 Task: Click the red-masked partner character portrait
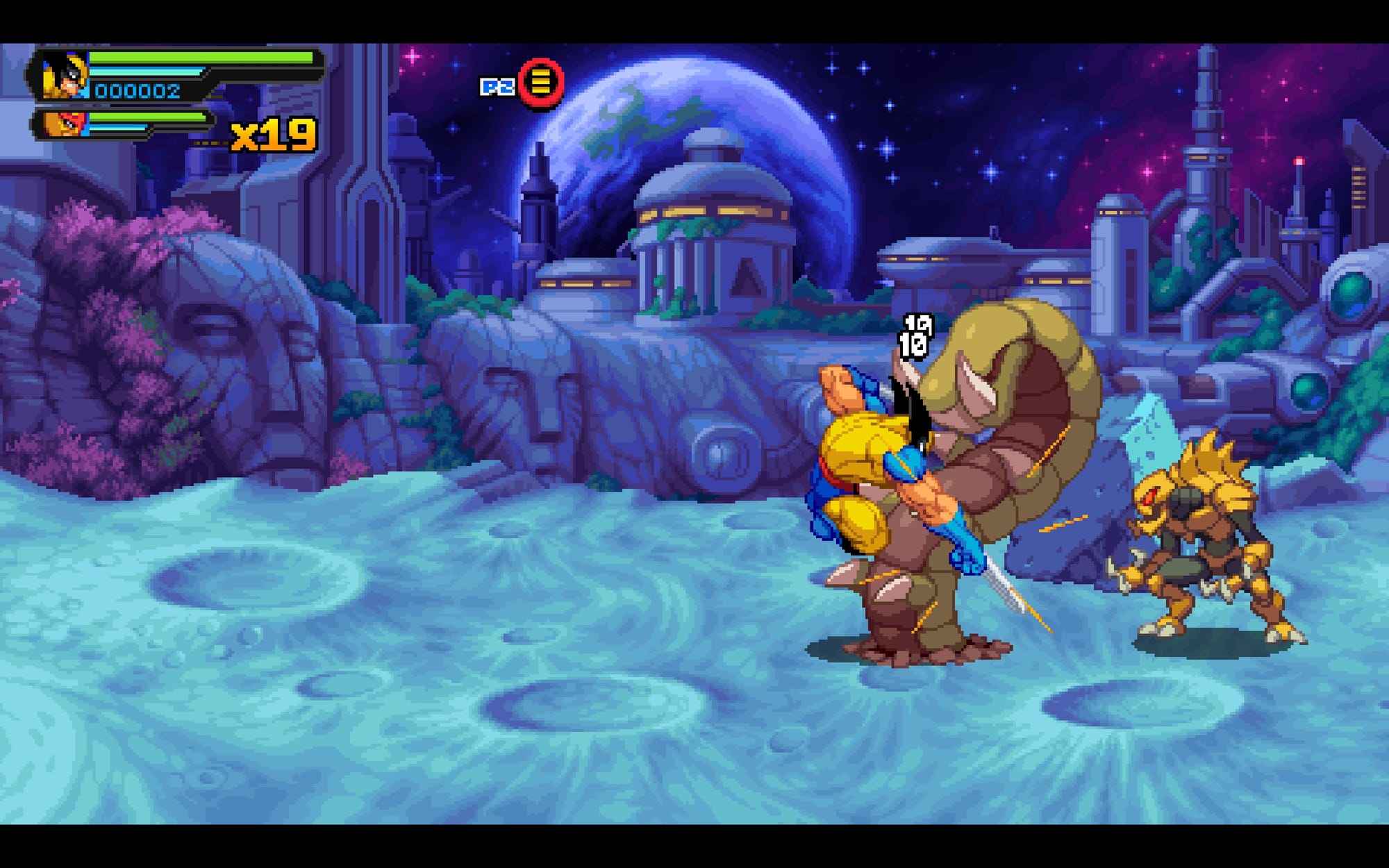[x=65, y=124]
